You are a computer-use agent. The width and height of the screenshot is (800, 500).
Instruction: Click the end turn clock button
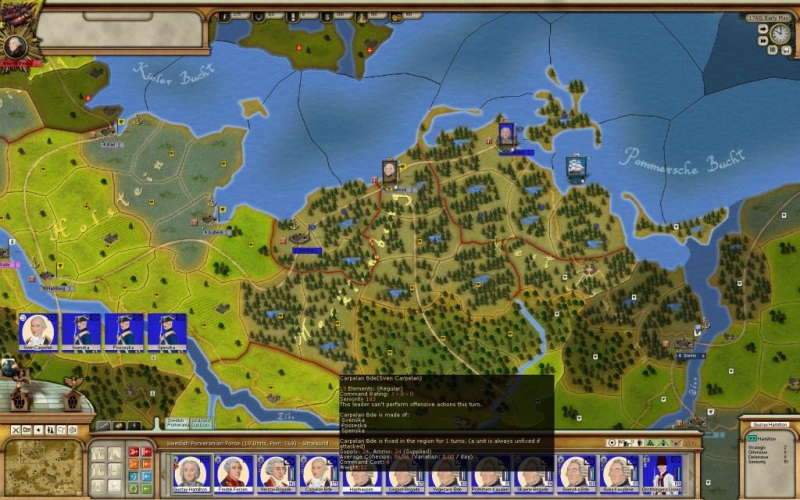780,34
